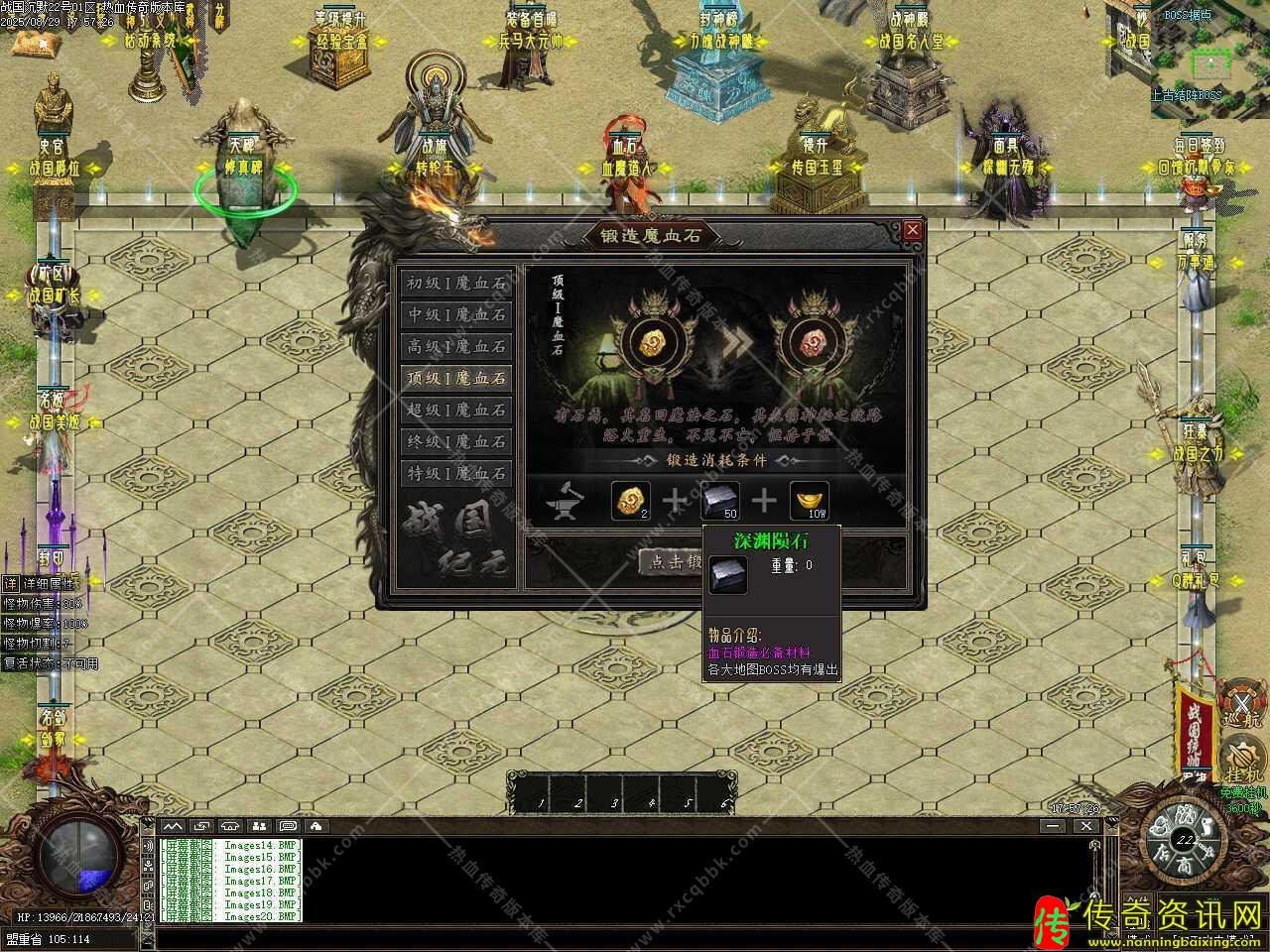Select the 深渊陨石 material slot requiring 50
This screenshot has width=1270, height=952.
click(720, 501)
